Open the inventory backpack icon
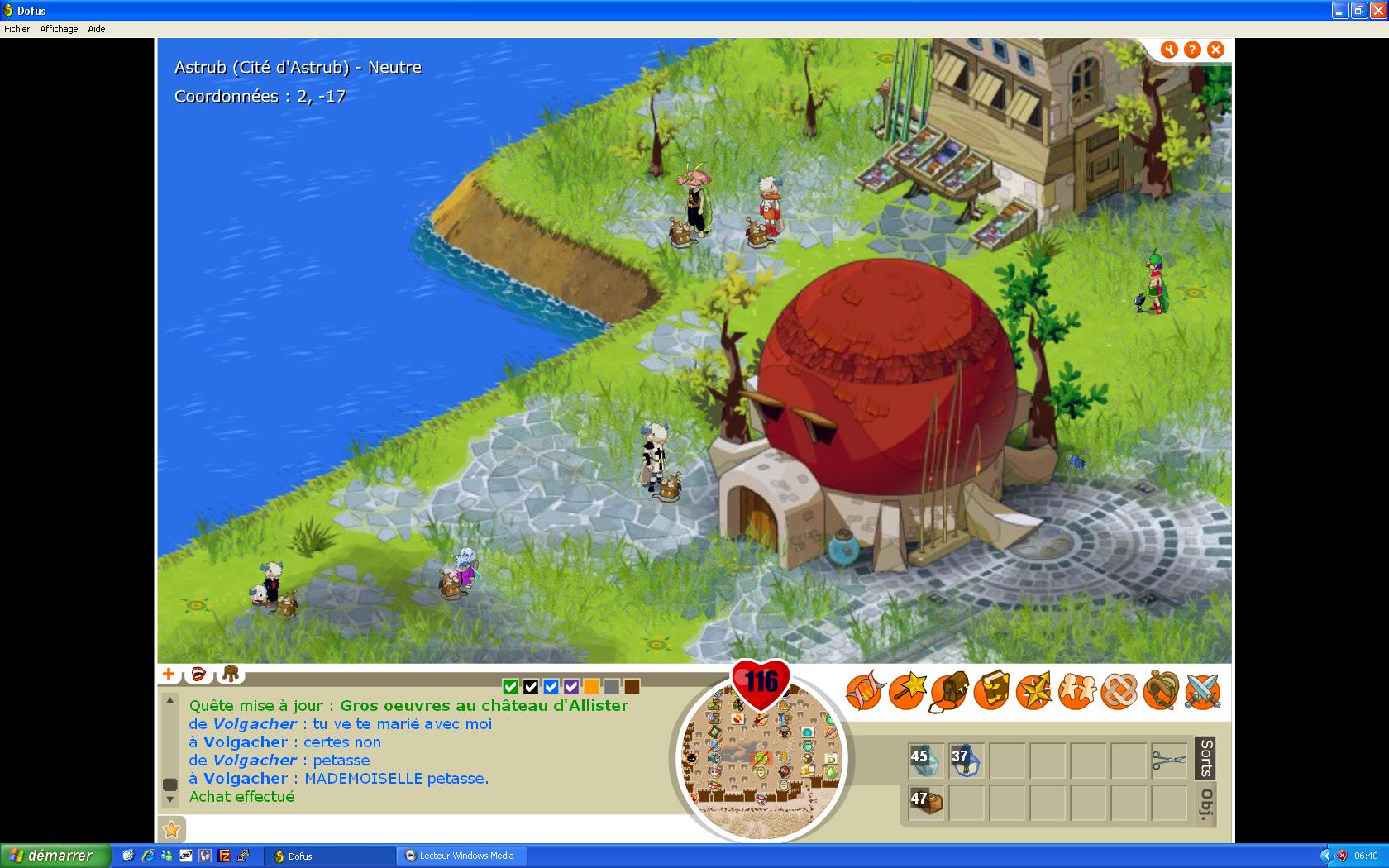 (948, 692)
